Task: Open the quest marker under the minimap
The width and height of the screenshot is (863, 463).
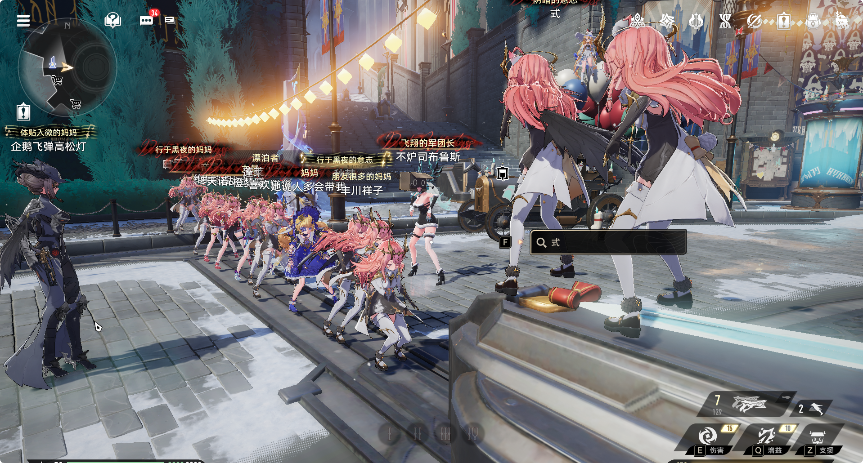Action: [23, 113]
